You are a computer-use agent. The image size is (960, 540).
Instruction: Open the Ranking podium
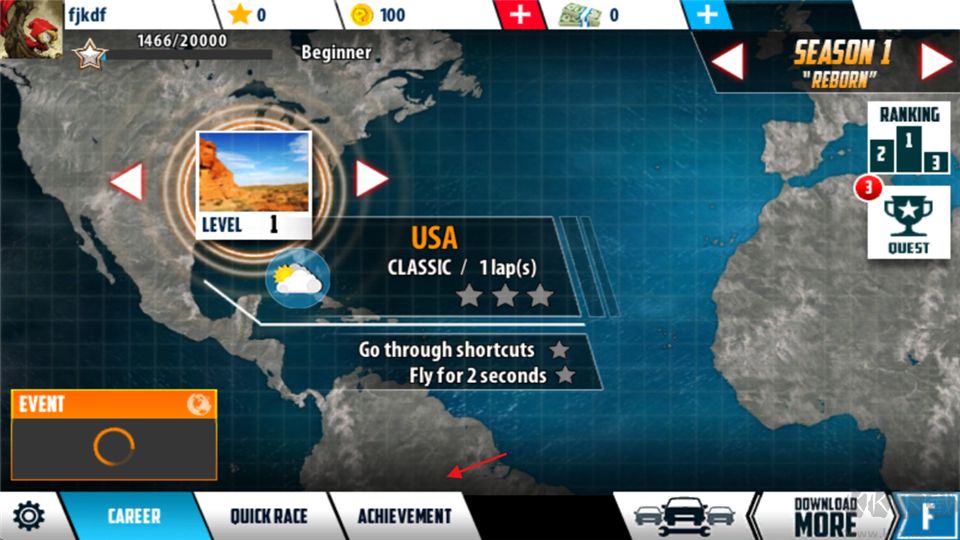(908, 139)
